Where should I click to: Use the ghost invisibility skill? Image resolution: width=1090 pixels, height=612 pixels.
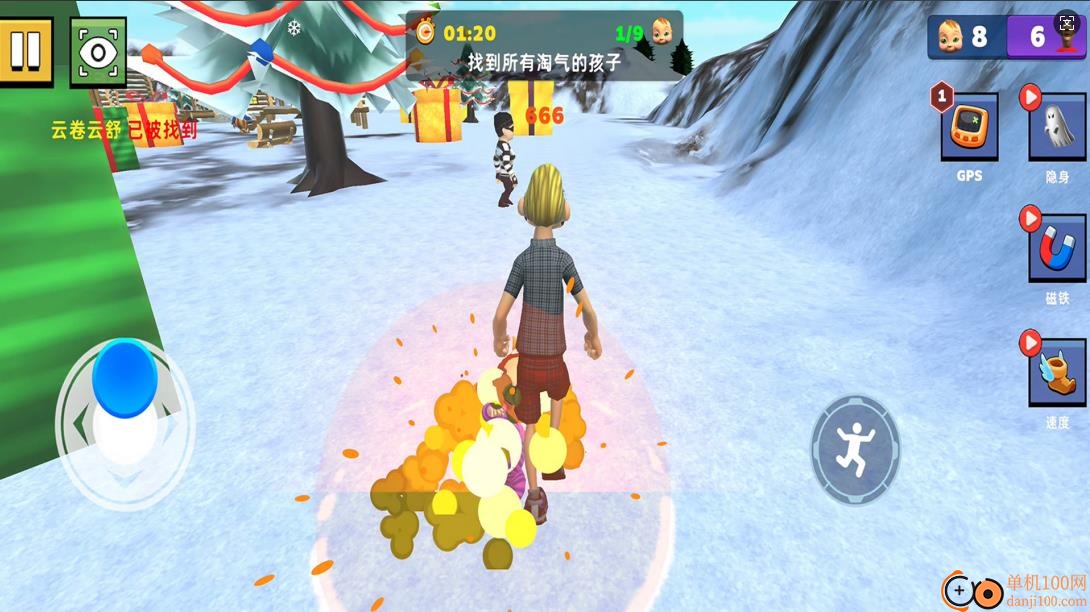point(1057,126)
